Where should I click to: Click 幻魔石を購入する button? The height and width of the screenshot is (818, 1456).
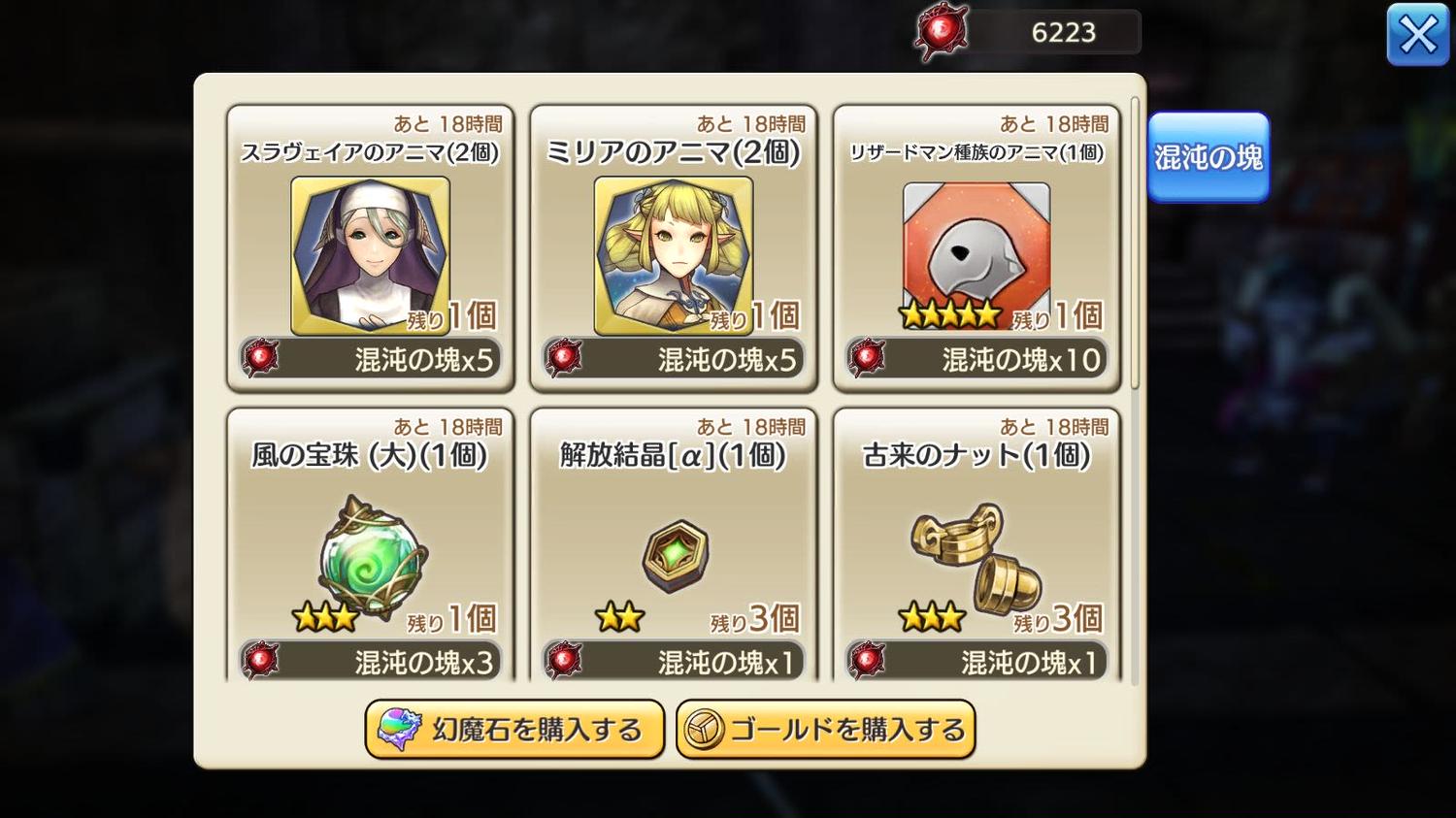click(514, 729)
